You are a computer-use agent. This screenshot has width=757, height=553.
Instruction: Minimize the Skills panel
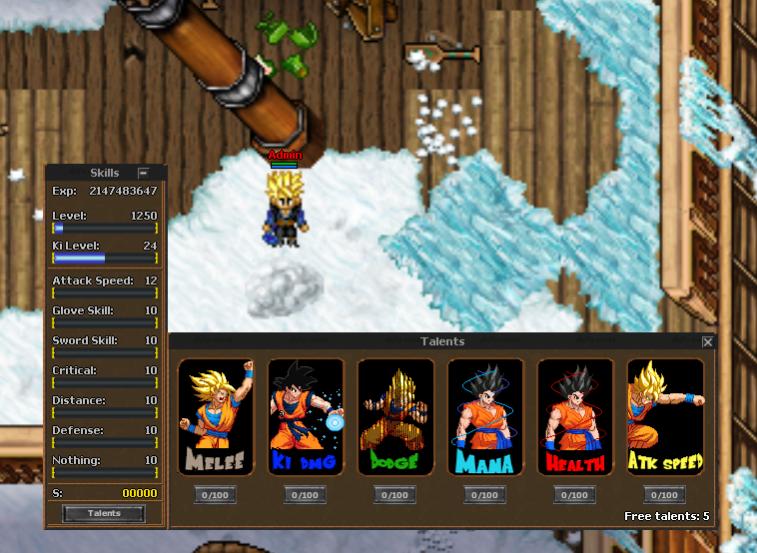point(143,173)
